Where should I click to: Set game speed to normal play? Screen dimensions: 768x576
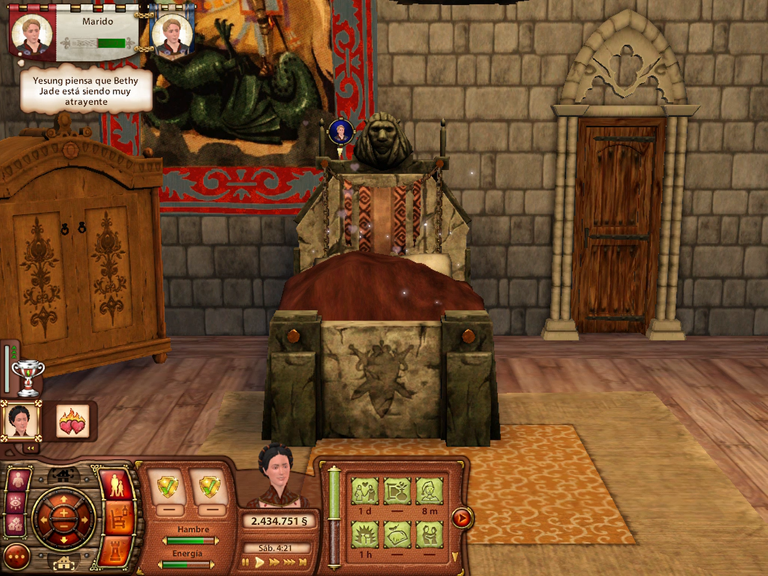coord(260,563)
